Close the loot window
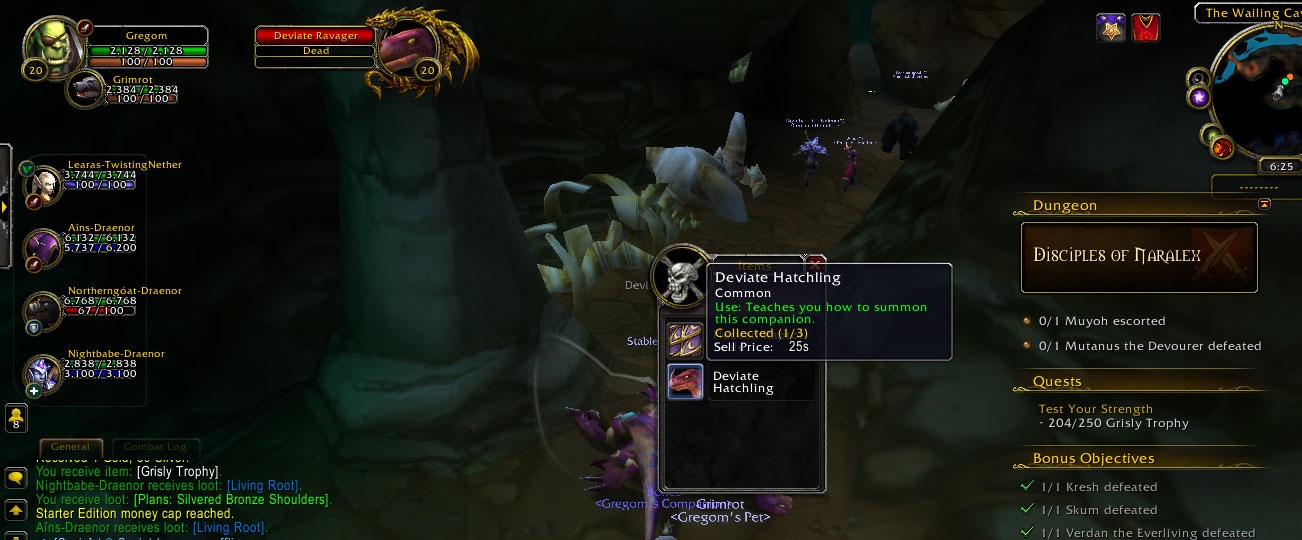The image size is (1302, 540). (x=814, y=263)
